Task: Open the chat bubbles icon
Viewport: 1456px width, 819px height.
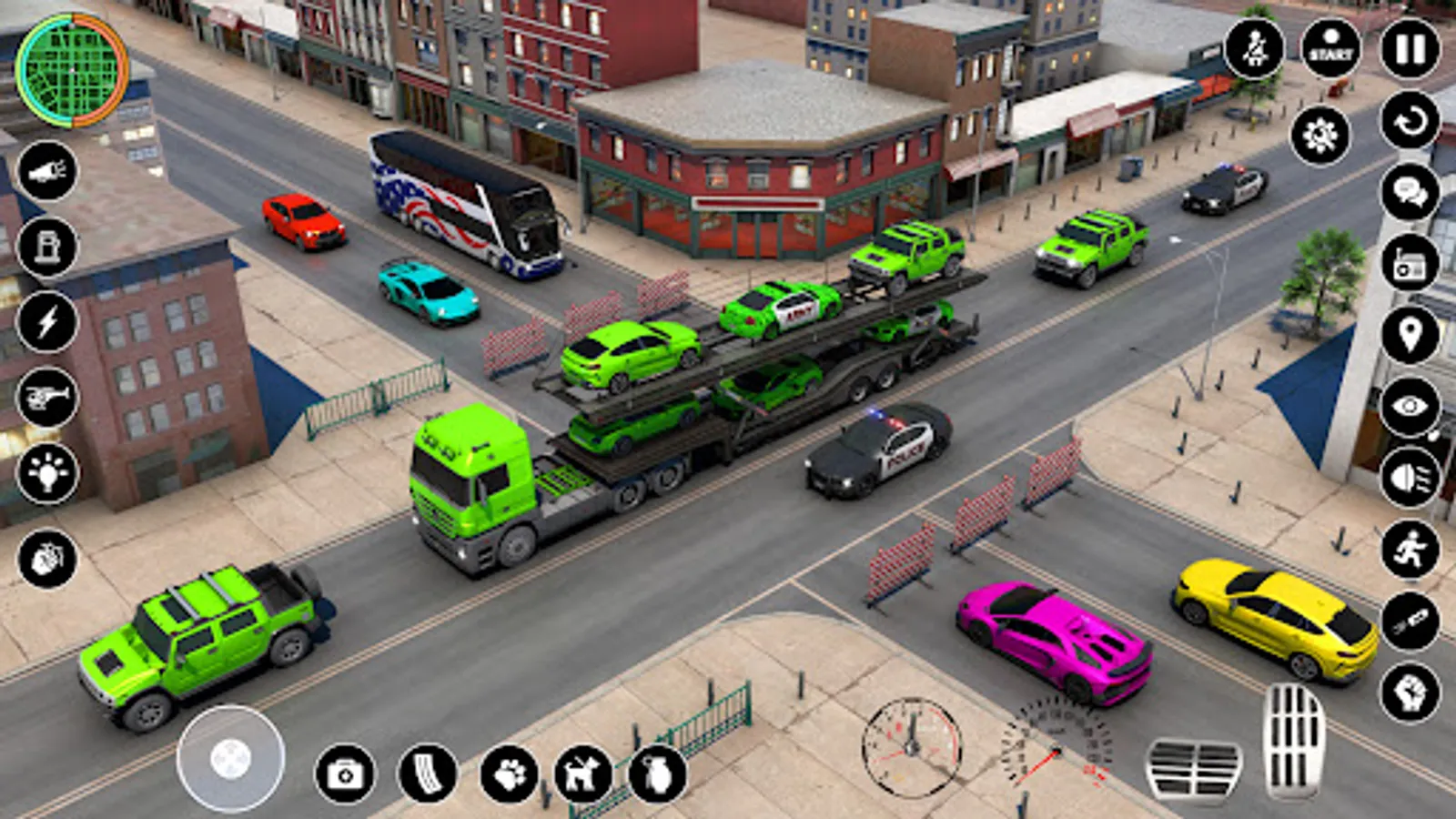Action: click(1410, 193)
